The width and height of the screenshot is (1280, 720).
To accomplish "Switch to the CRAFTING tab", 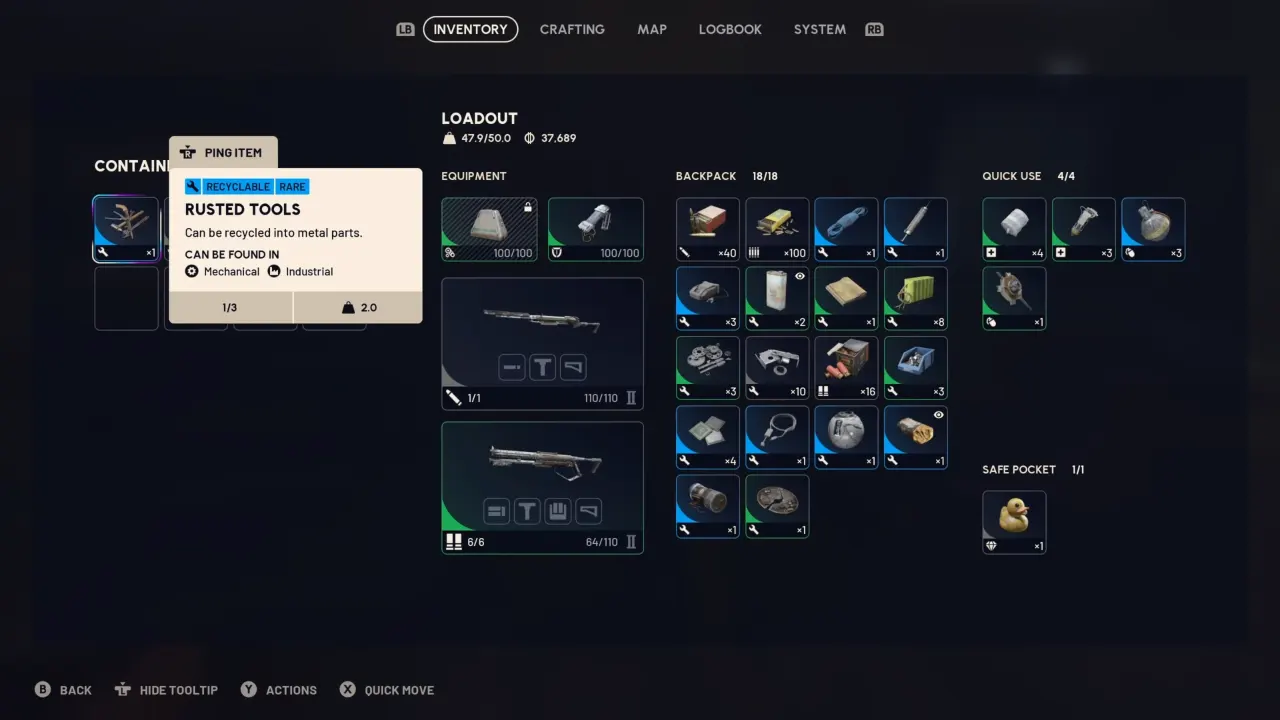I will [572, 29].
